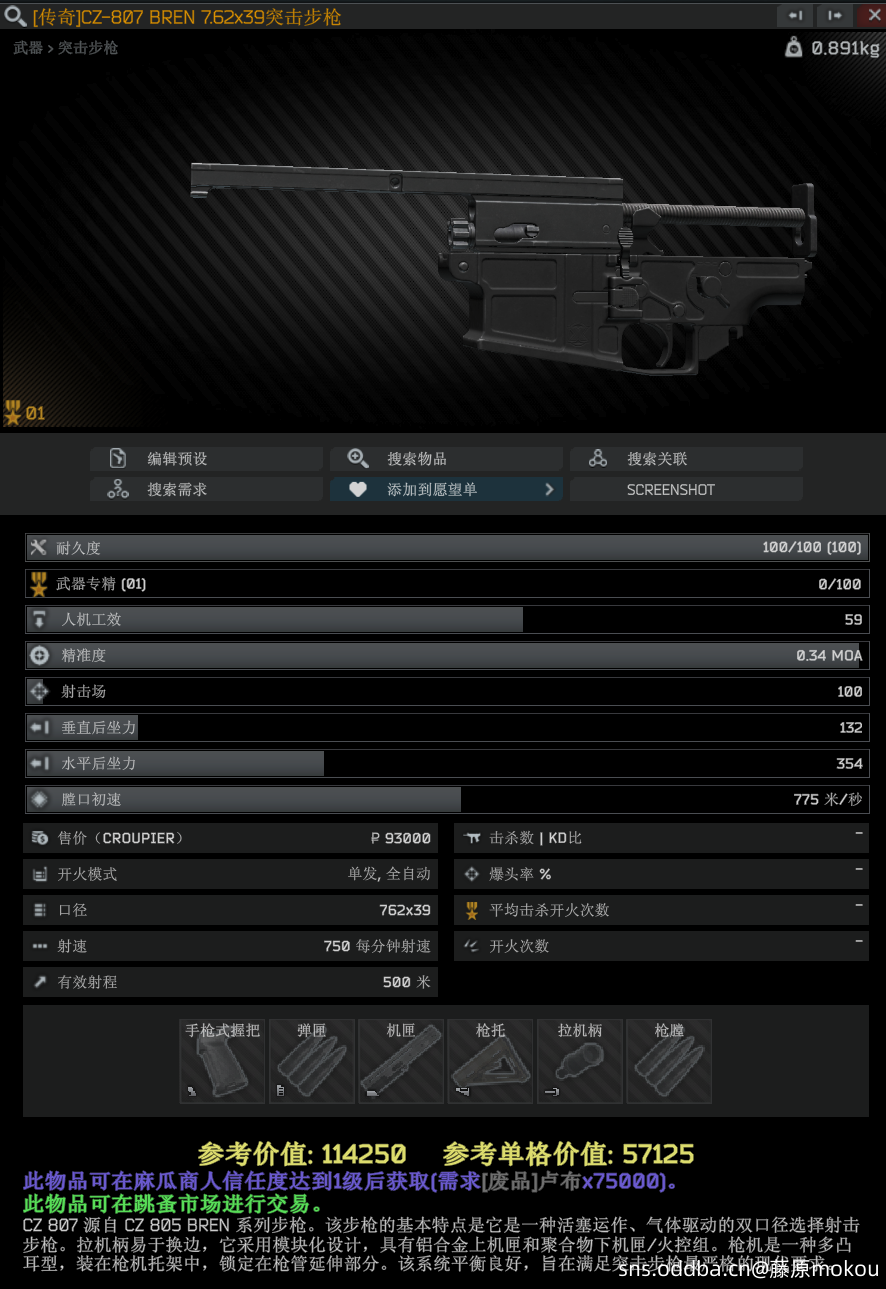Select the 手枪式握把 pistol grip slot

point(222,1061)
